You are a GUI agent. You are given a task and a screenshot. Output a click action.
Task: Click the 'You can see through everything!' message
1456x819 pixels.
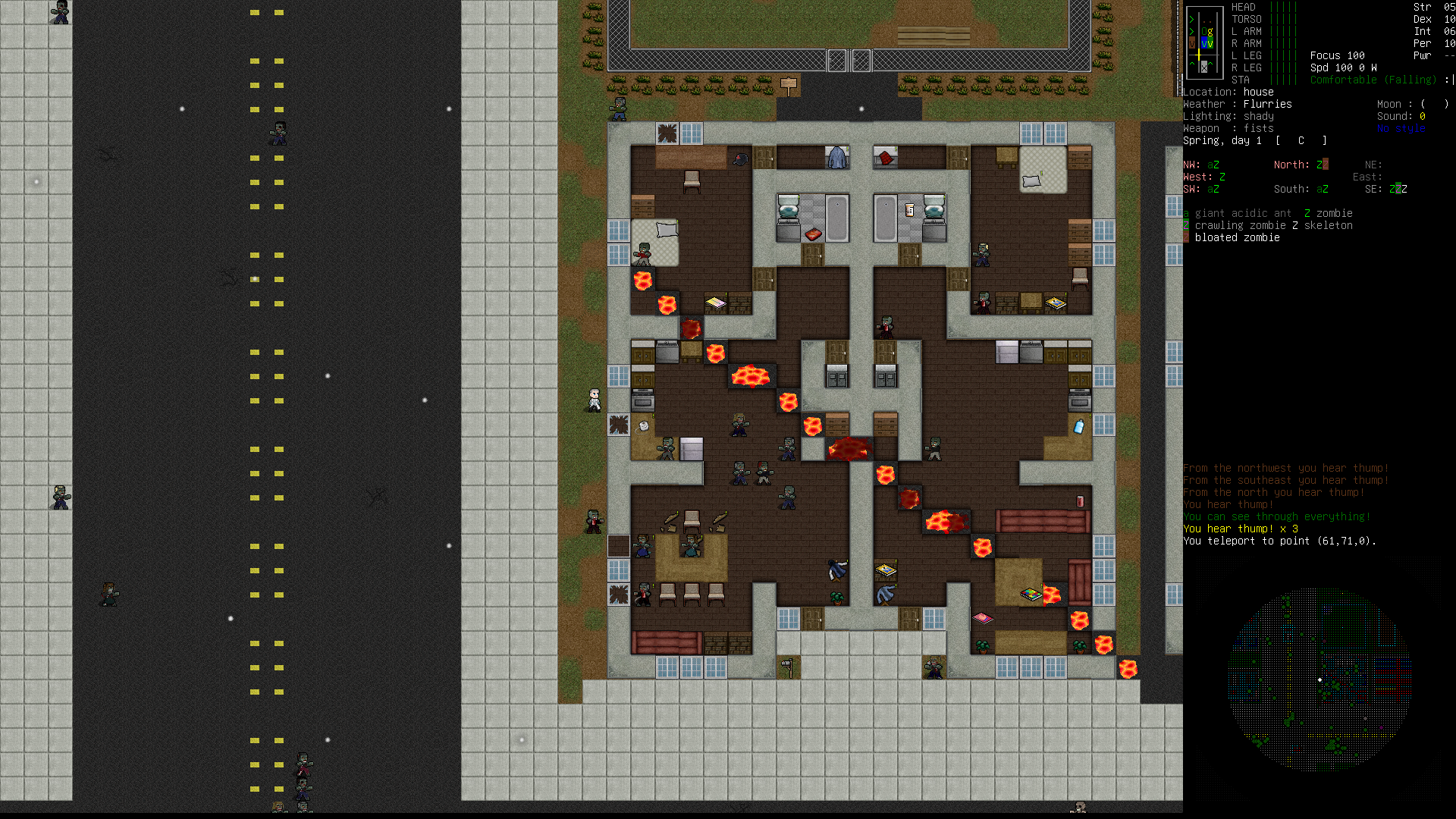coord(1276,516)
